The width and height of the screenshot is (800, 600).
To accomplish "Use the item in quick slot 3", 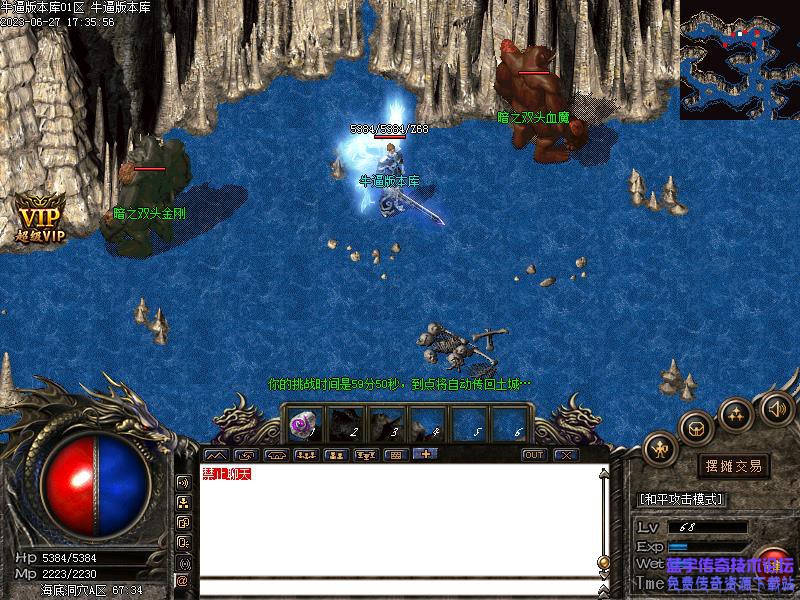I will (x=386, y=424).
